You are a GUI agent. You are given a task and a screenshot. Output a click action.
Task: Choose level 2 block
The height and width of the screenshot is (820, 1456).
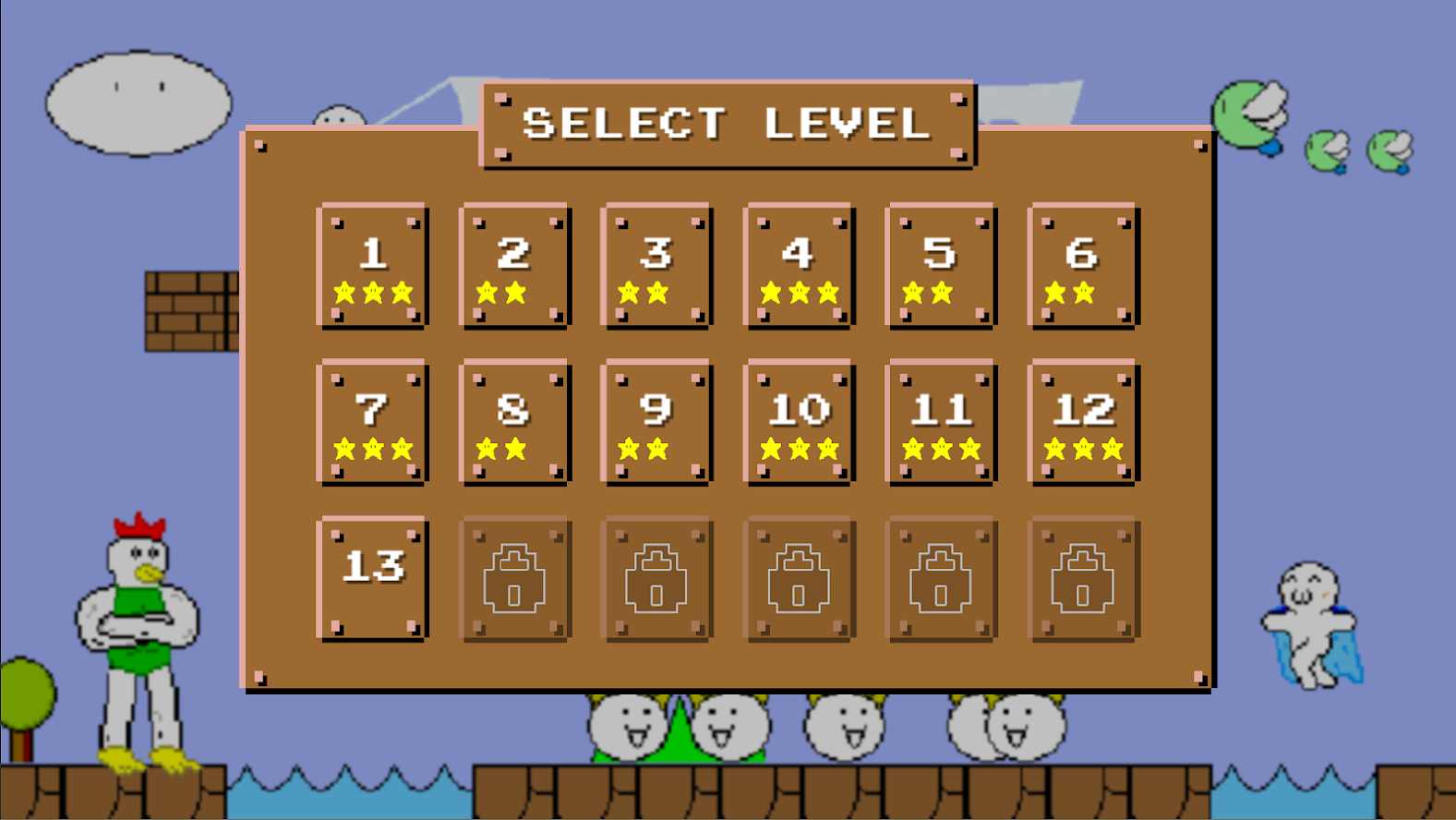[x=515, y=266]
